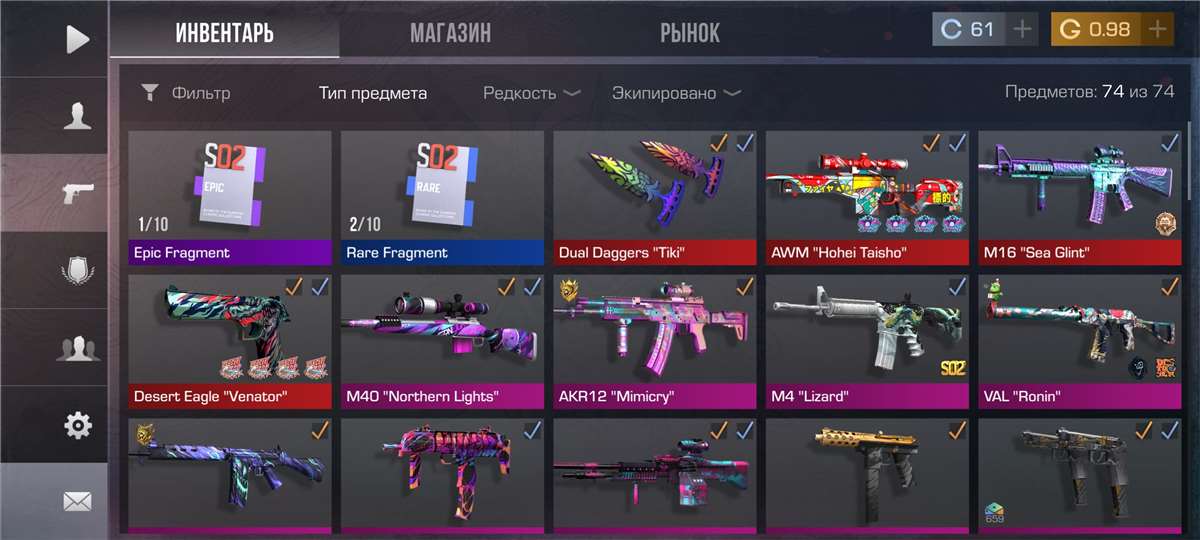Select the M40 "Northern Lights" skin
The width and height of the screenshot is (1200, 540).
pyautogui.click(x=442, y=341)
